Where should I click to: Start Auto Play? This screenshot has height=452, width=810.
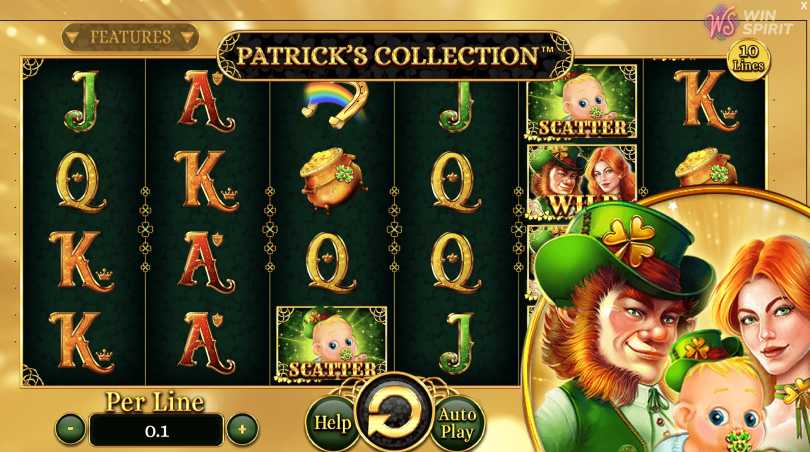coord(457,423)
